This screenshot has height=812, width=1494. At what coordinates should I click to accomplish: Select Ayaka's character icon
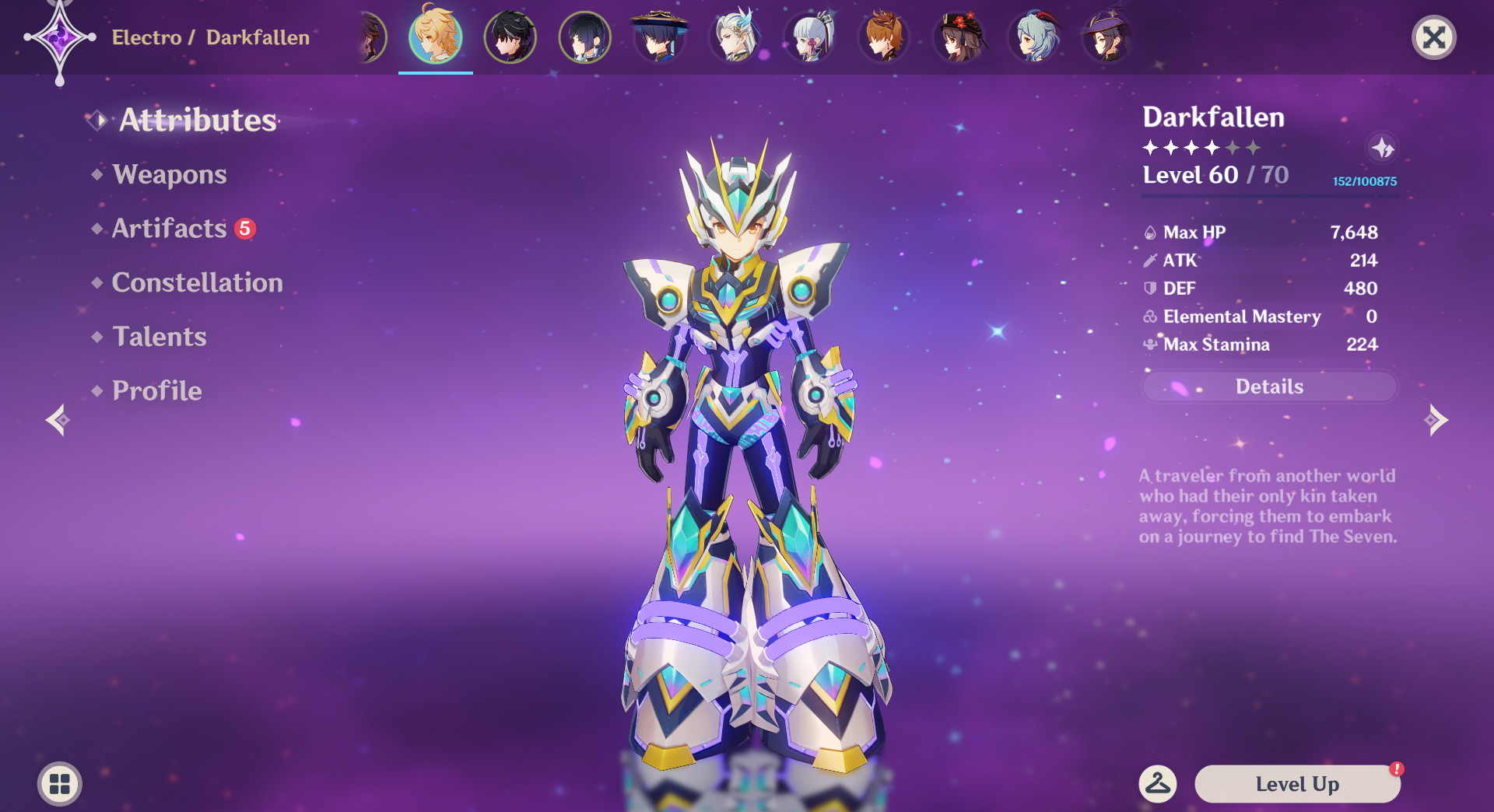(x=809, y=37)
